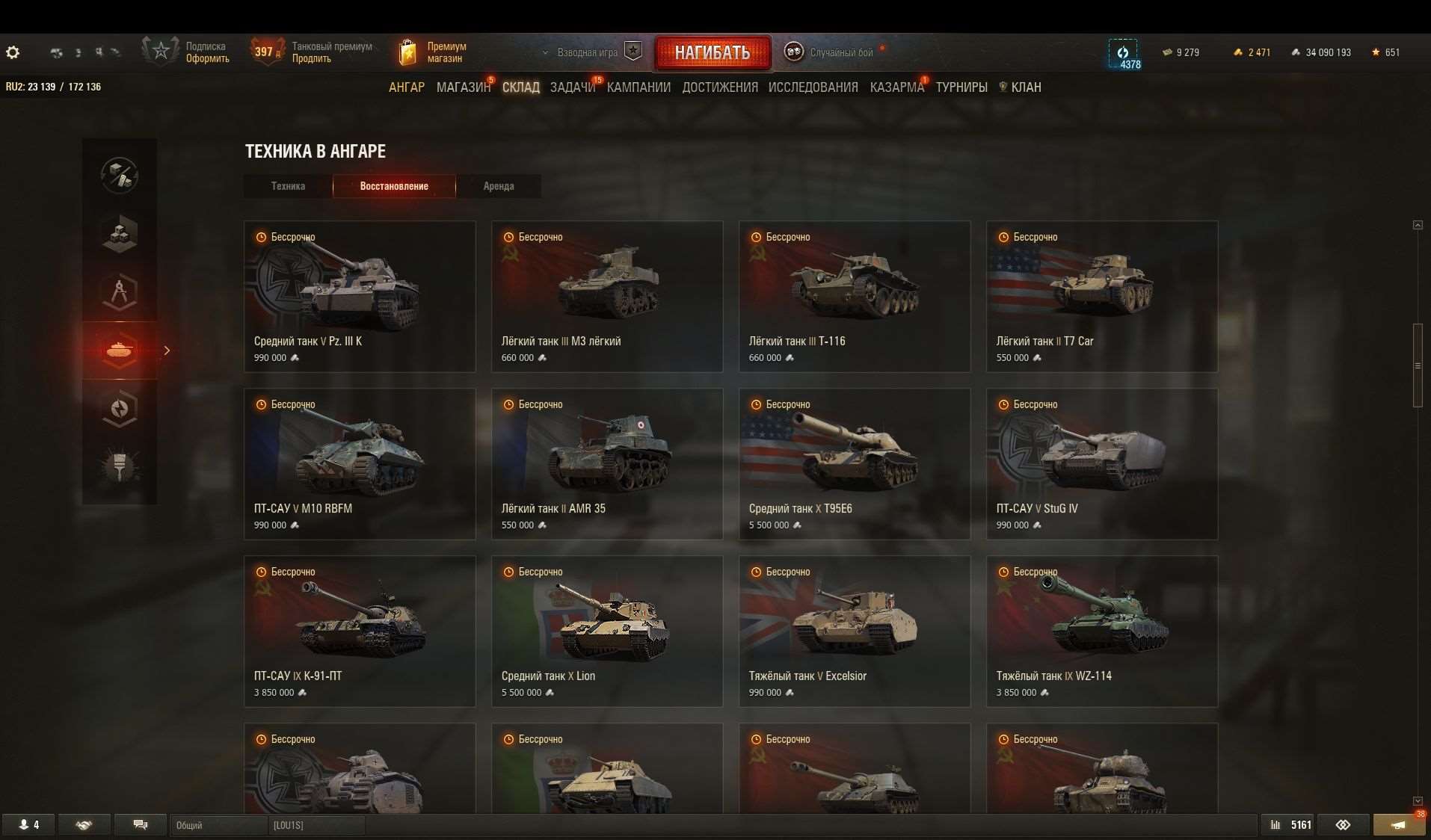Go to the СКЛАД menu section
Screen dimensions: 1431x840
coord(521,87)
